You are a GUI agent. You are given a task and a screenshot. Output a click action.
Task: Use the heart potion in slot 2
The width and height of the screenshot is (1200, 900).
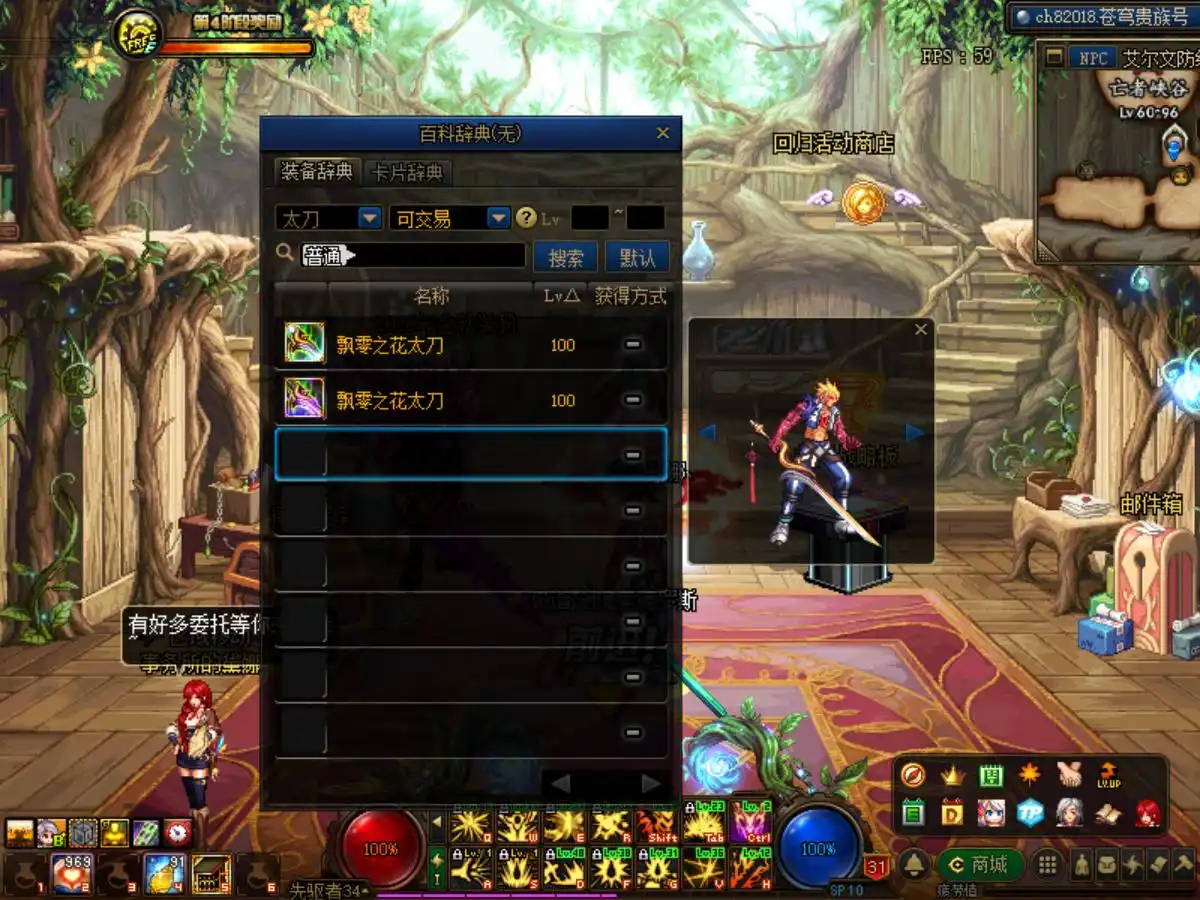click(x=71, y=872)
